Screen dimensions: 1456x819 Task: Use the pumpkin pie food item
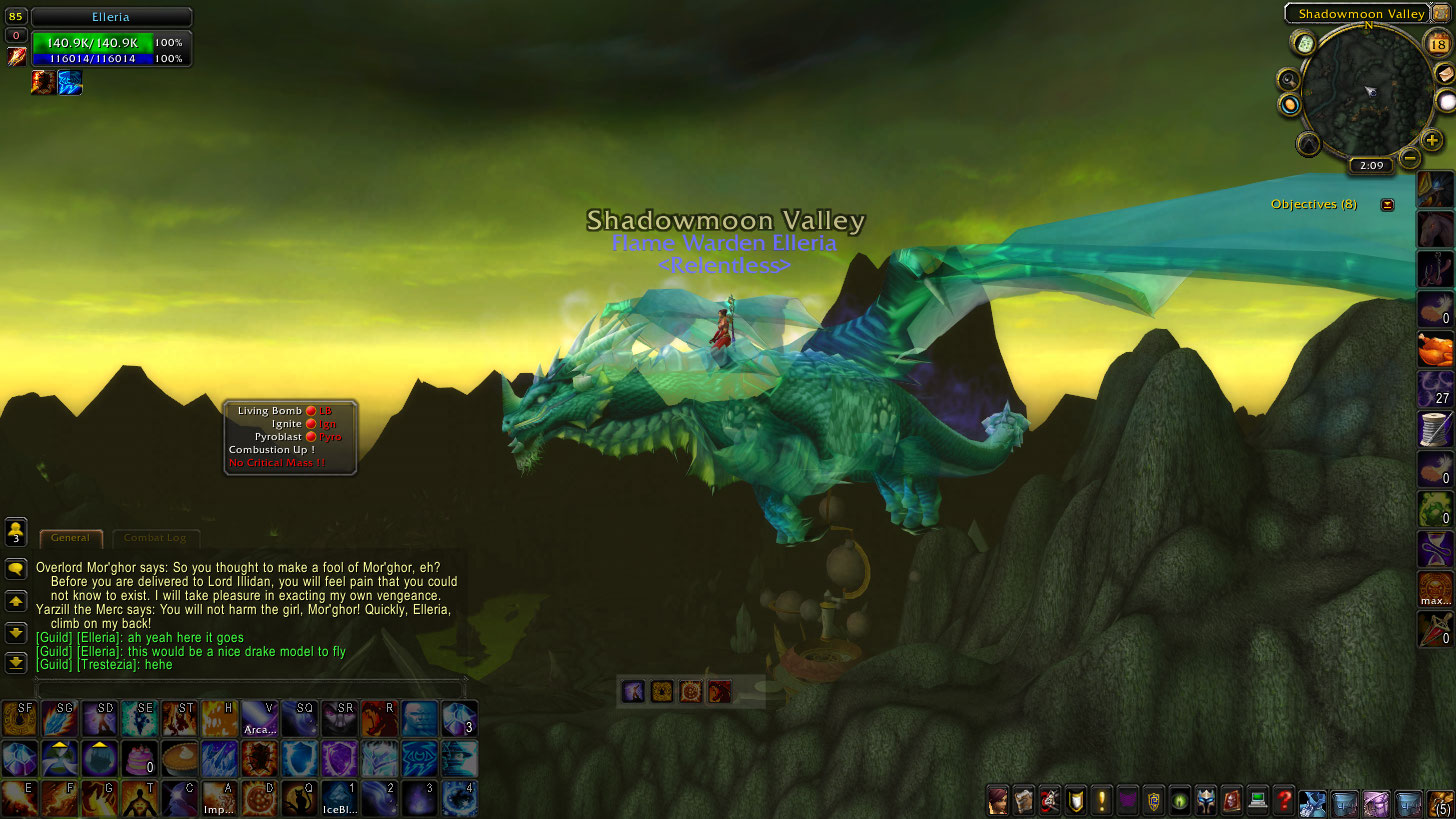tap(179, 758)
